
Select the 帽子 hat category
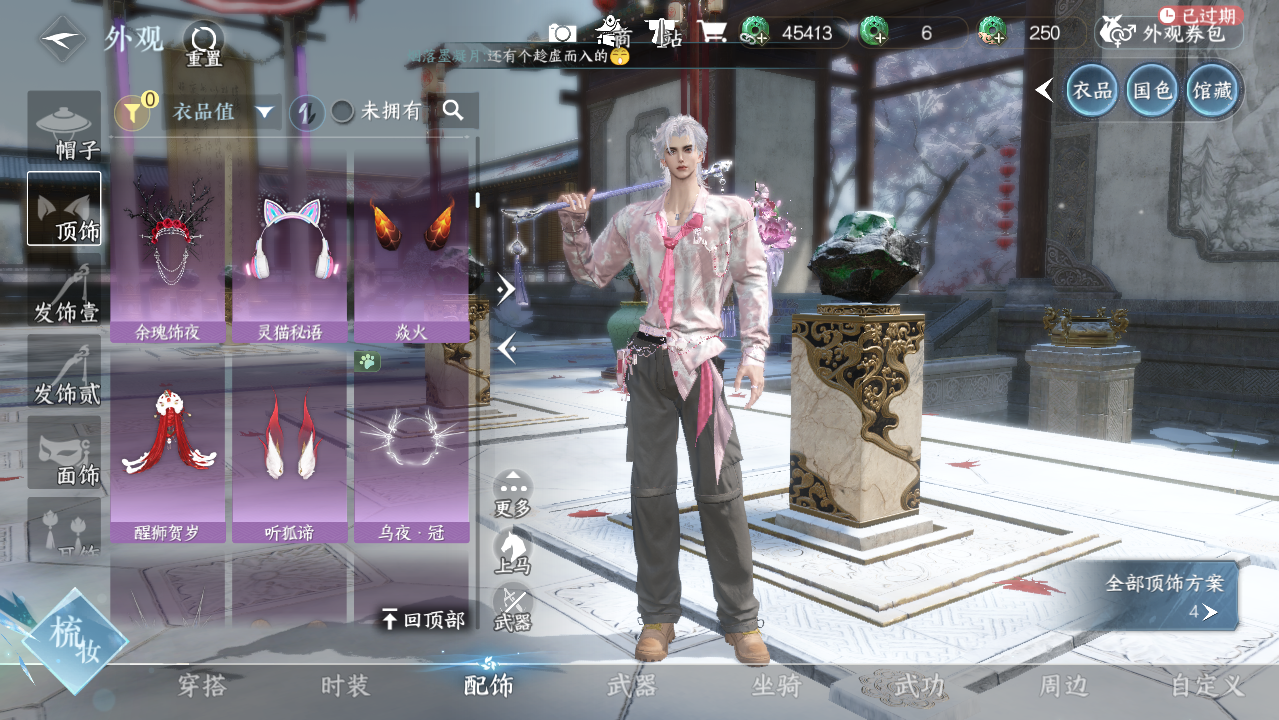click(64, 128)
